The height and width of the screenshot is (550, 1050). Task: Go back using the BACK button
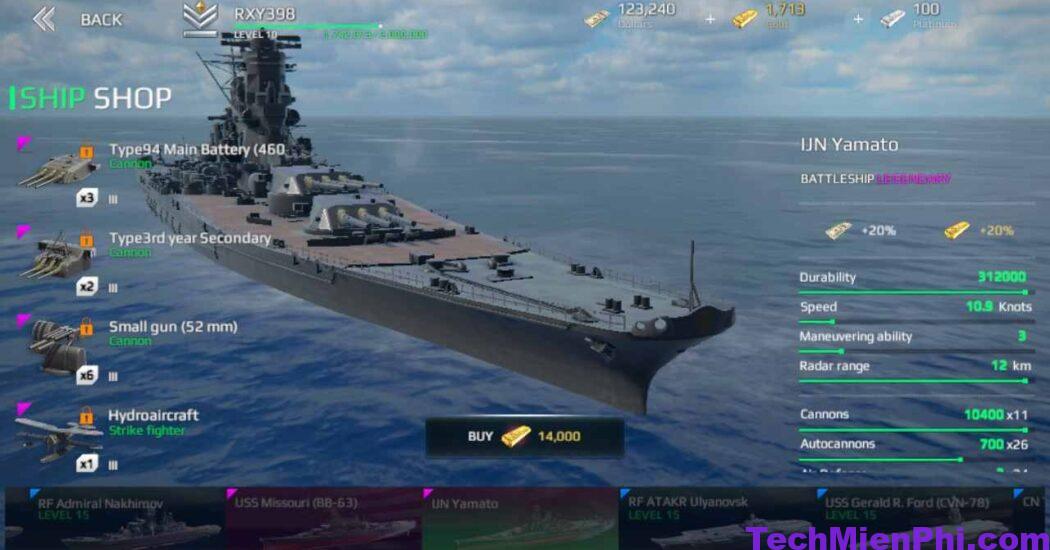(77, 20)
